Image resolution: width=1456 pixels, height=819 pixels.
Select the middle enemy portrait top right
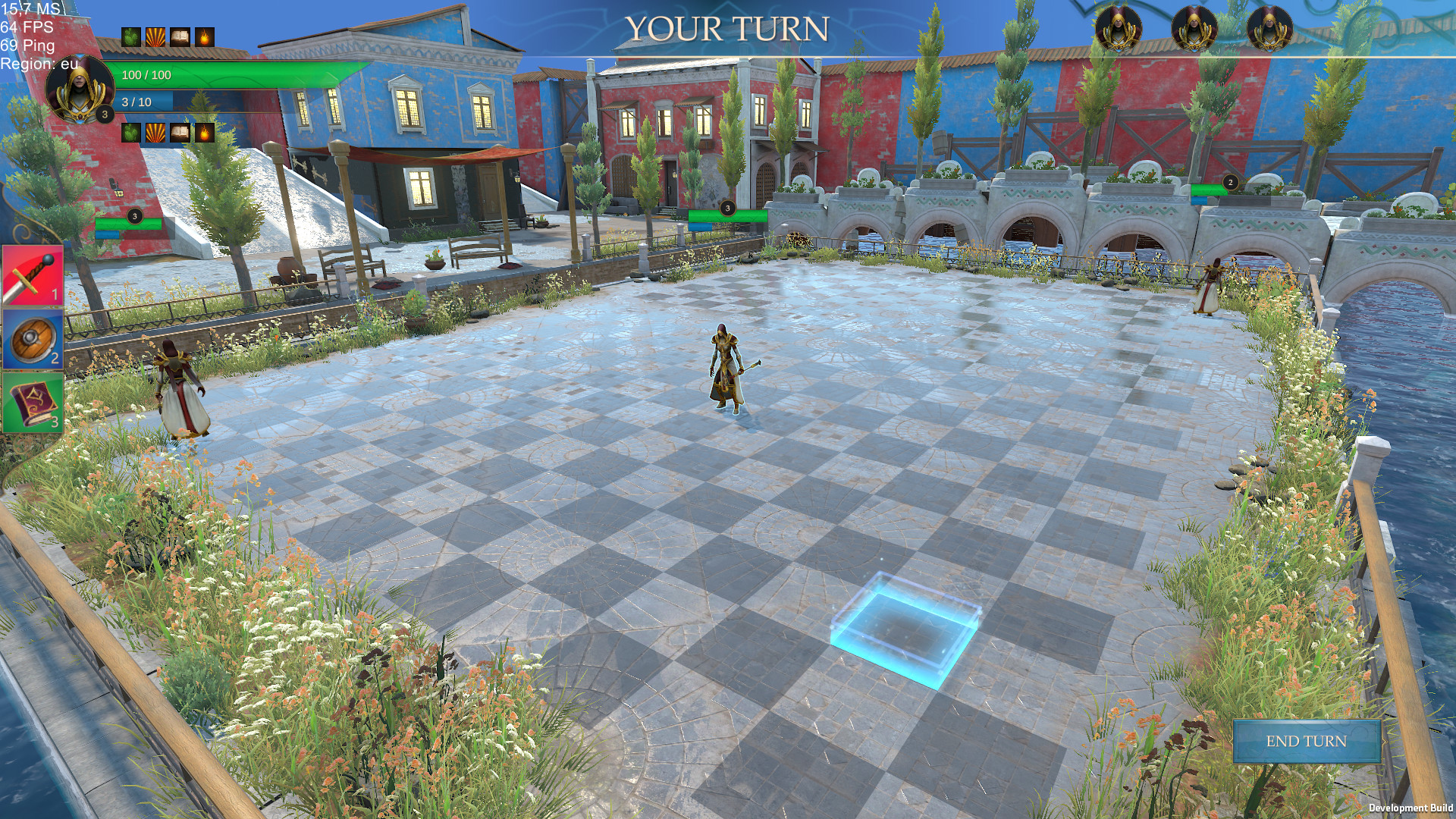1195,30
